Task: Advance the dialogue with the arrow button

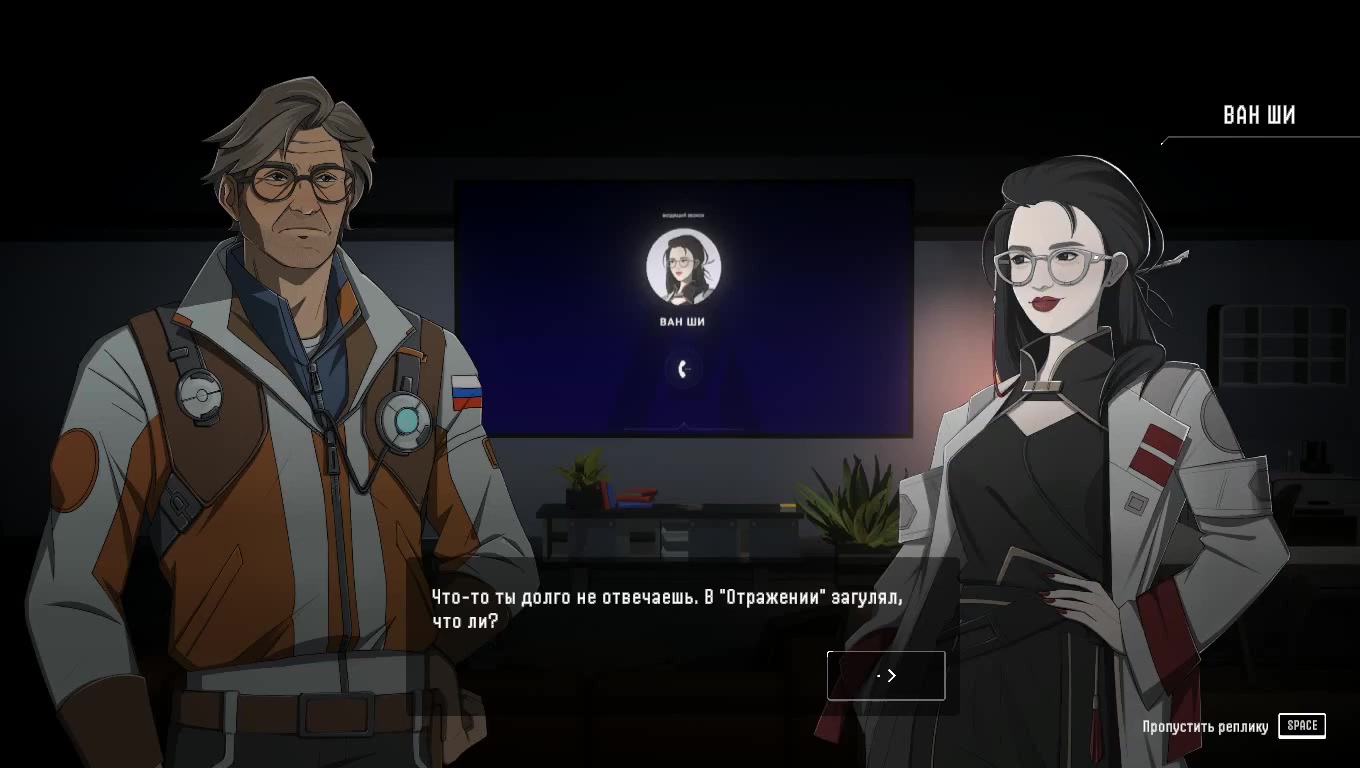Action: coord(886,676)
